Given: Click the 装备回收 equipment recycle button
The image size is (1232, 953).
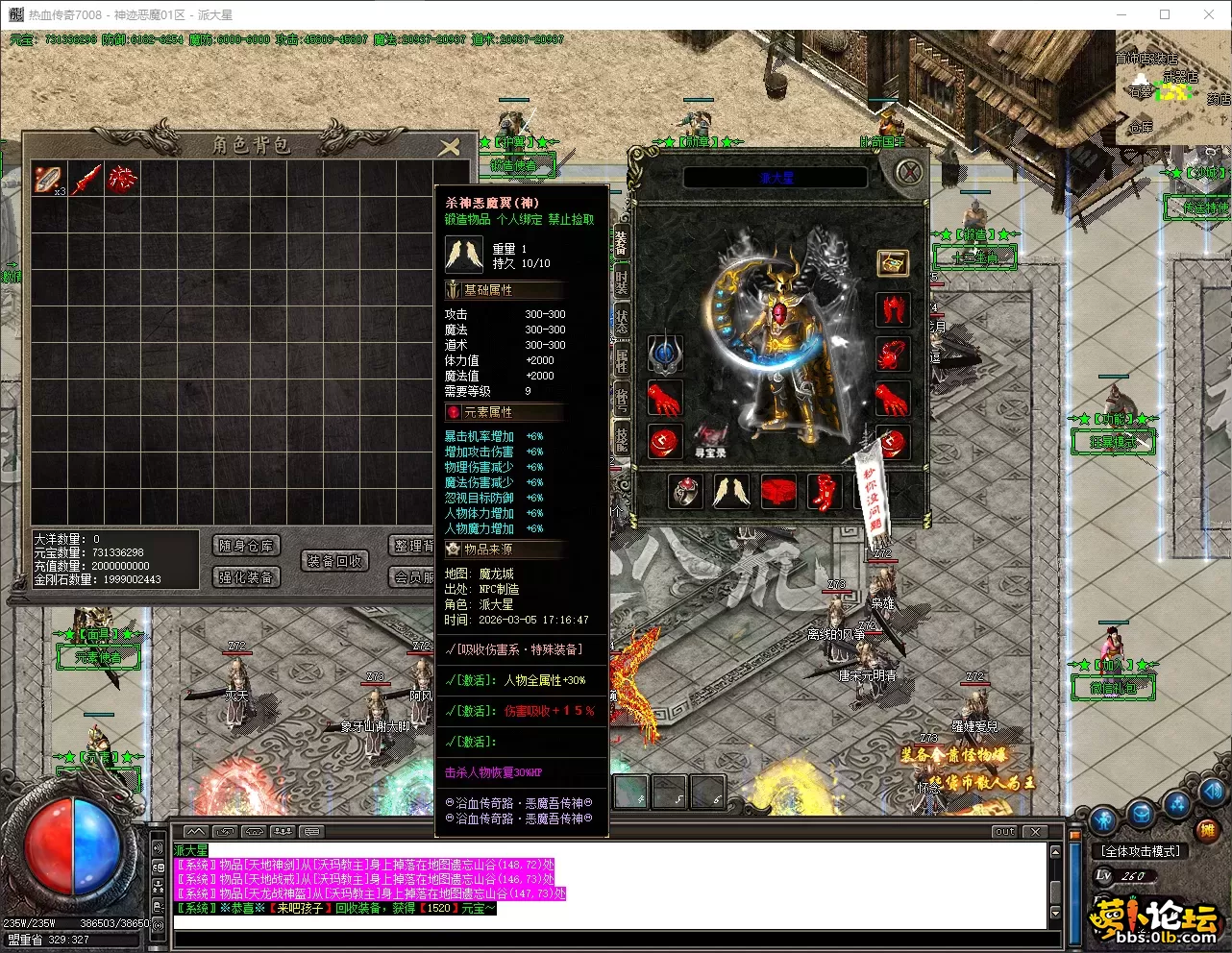Looking at the screenshot, I should 334,561.
